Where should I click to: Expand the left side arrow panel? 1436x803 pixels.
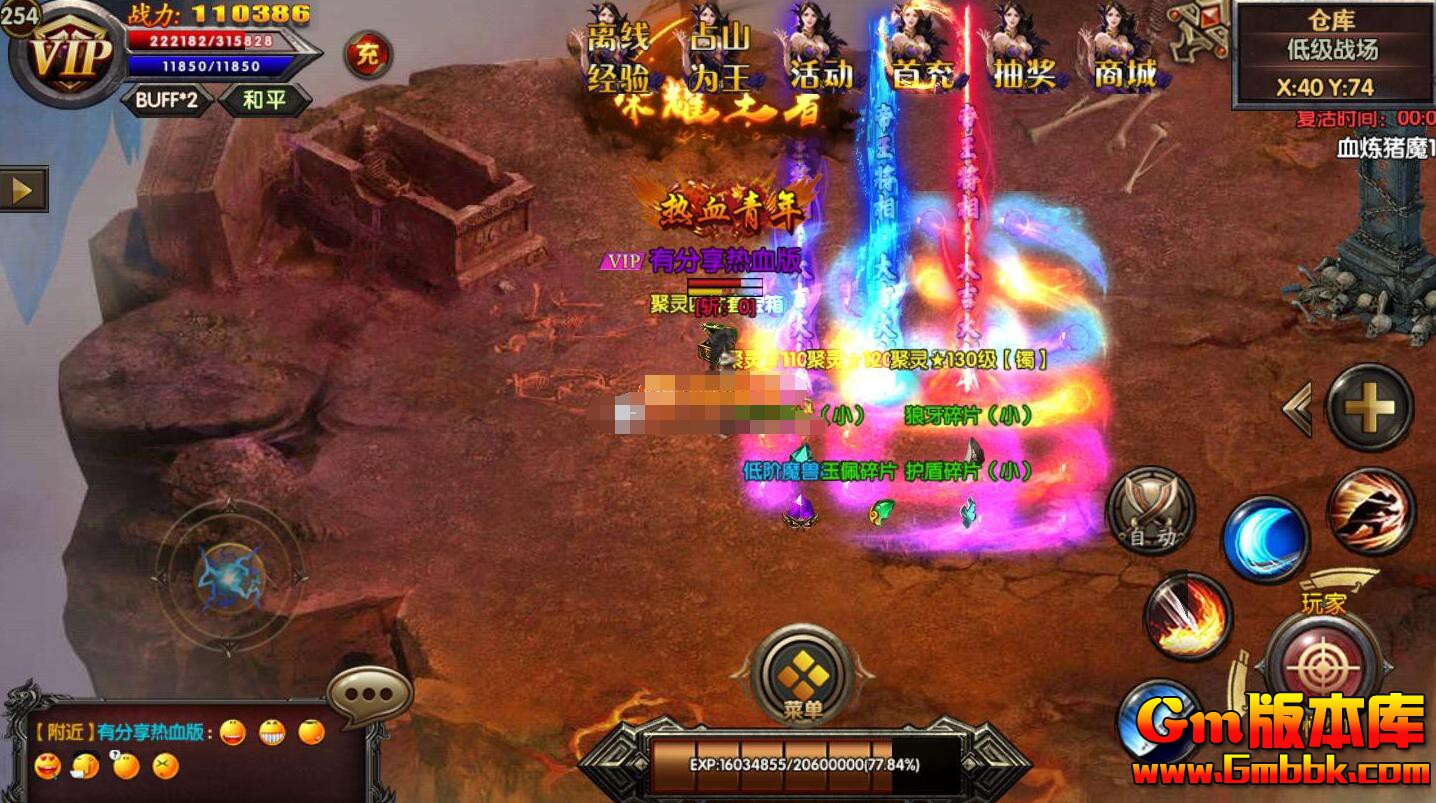click(23, 189)
